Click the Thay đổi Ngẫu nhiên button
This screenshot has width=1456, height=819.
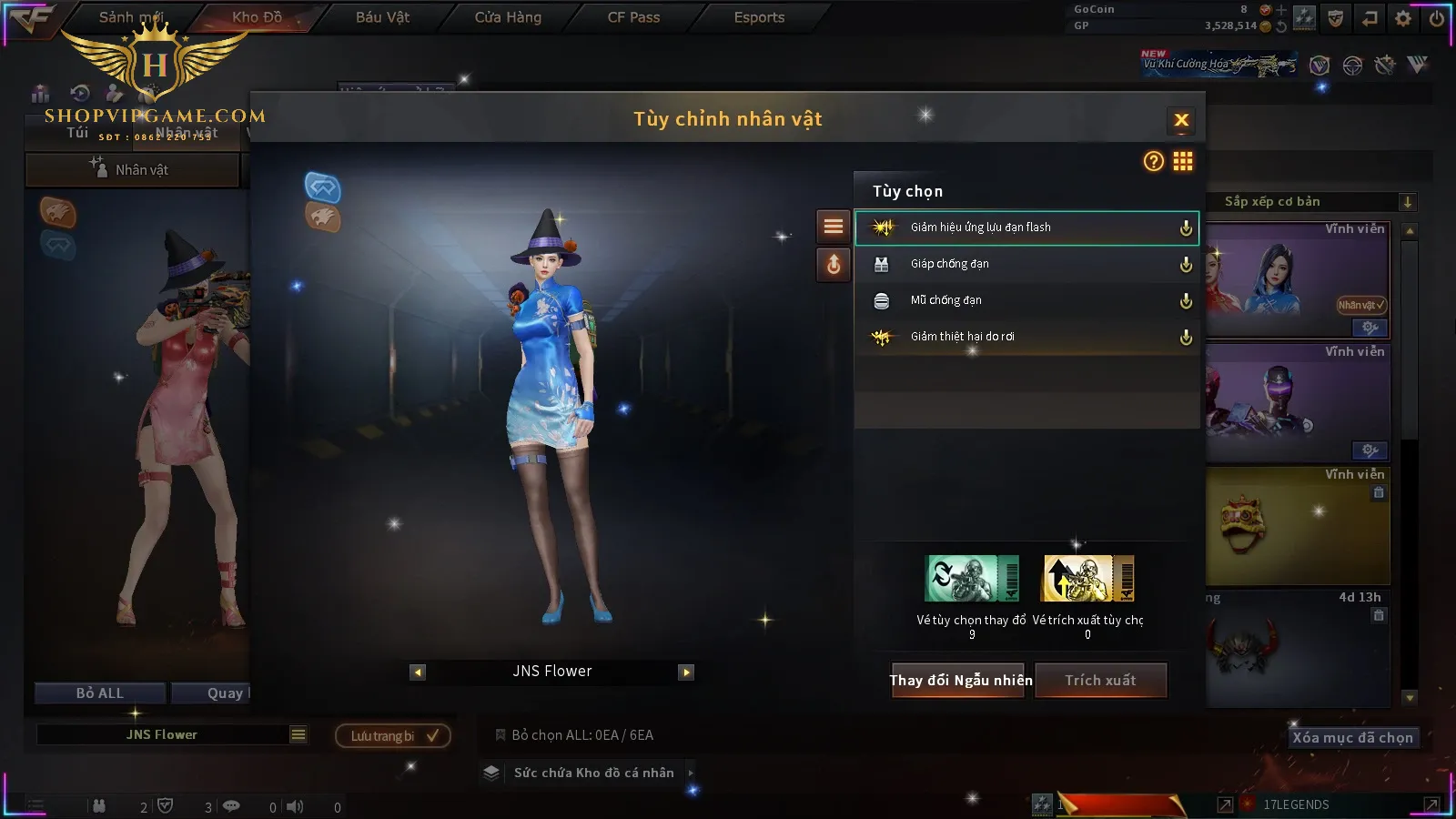tap(958, 680)
